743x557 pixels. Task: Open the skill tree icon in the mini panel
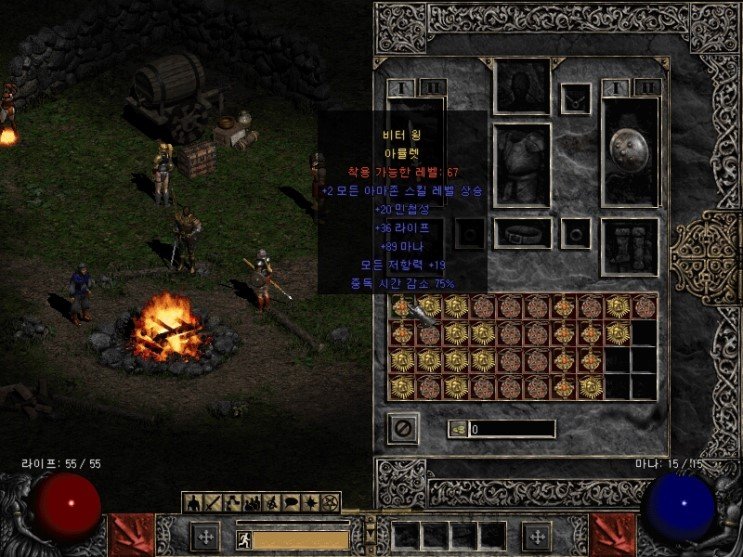(230, 502)
